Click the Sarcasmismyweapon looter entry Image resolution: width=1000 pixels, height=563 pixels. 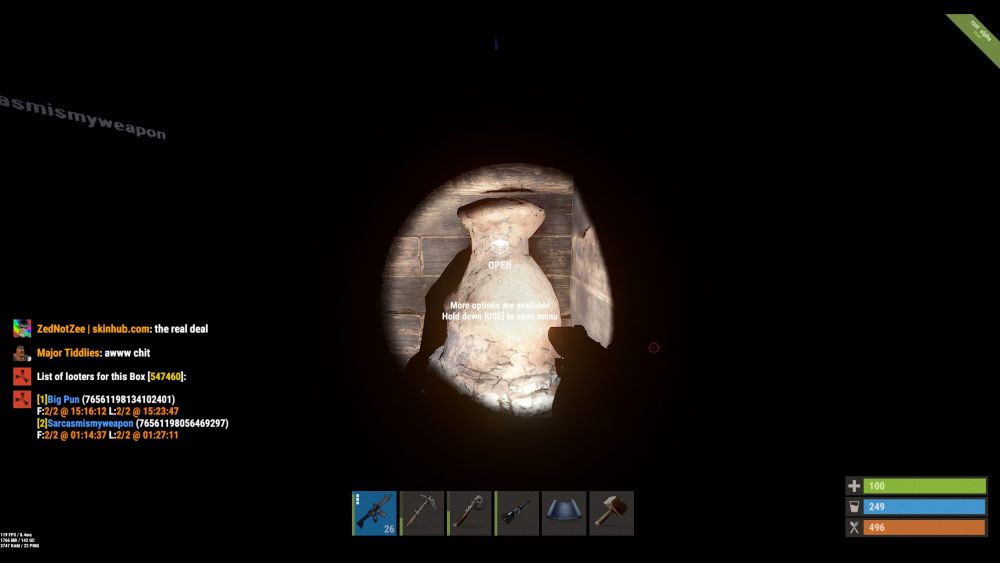coord(91,424)
